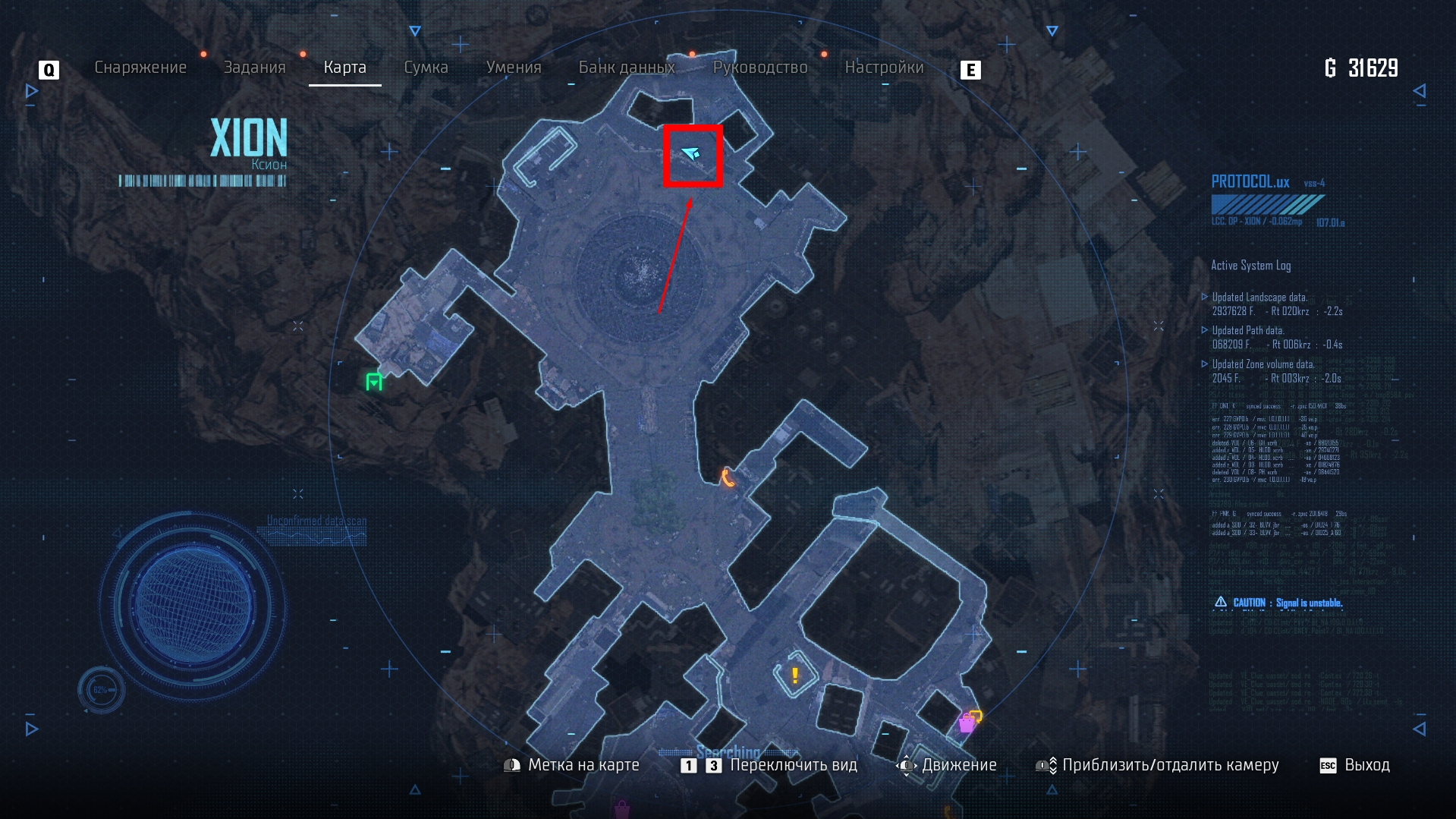1456x819 pixels.
Task: Go to the Умения tab
Action: click(x=514, y=68)
